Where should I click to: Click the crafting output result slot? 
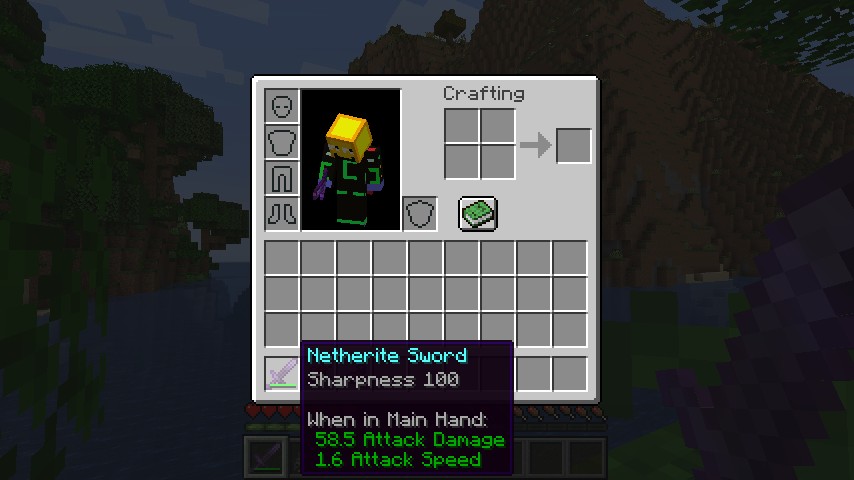coord(573,146)
